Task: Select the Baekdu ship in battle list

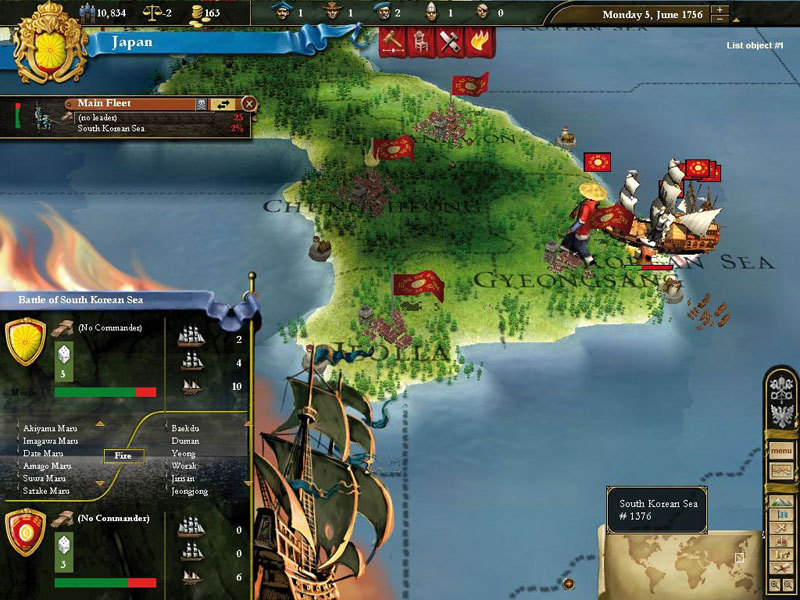Action: pyautogui.click(x=186, y=427)
